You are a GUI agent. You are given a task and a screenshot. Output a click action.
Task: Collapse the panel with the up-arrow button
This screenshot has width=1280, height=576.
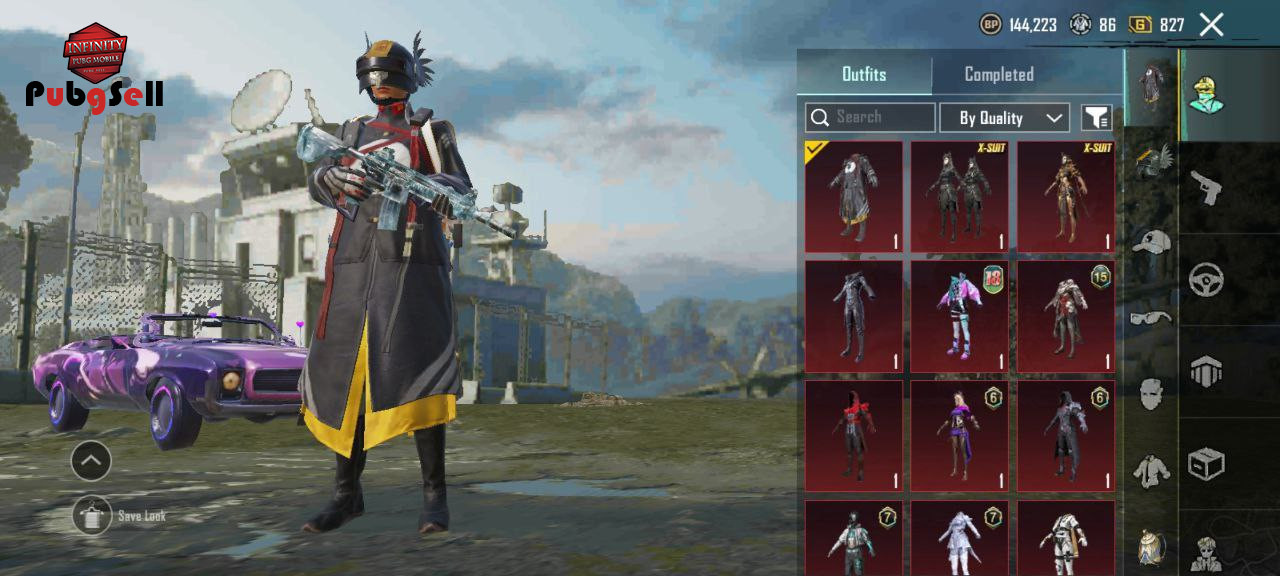tap(91, 461)
